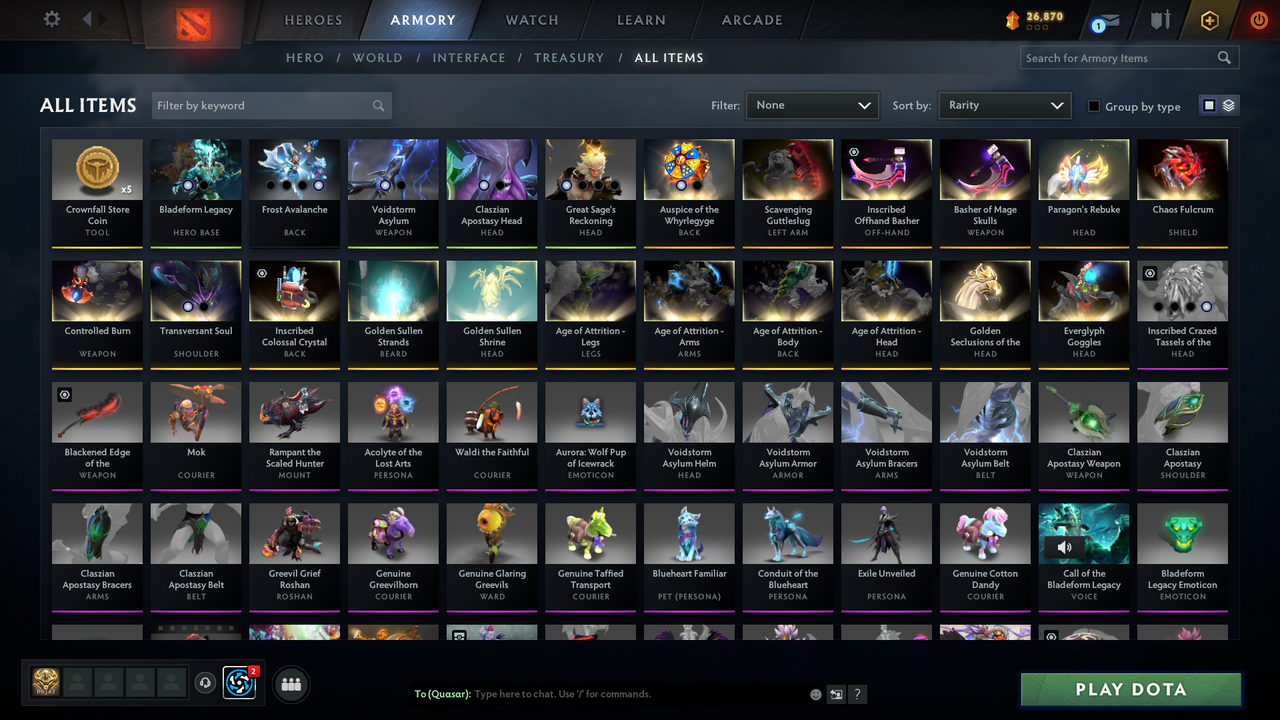Open the Sort by Rarity dropdown
Viewport: 1280px width, 720px height.
tap(1004, 105)
